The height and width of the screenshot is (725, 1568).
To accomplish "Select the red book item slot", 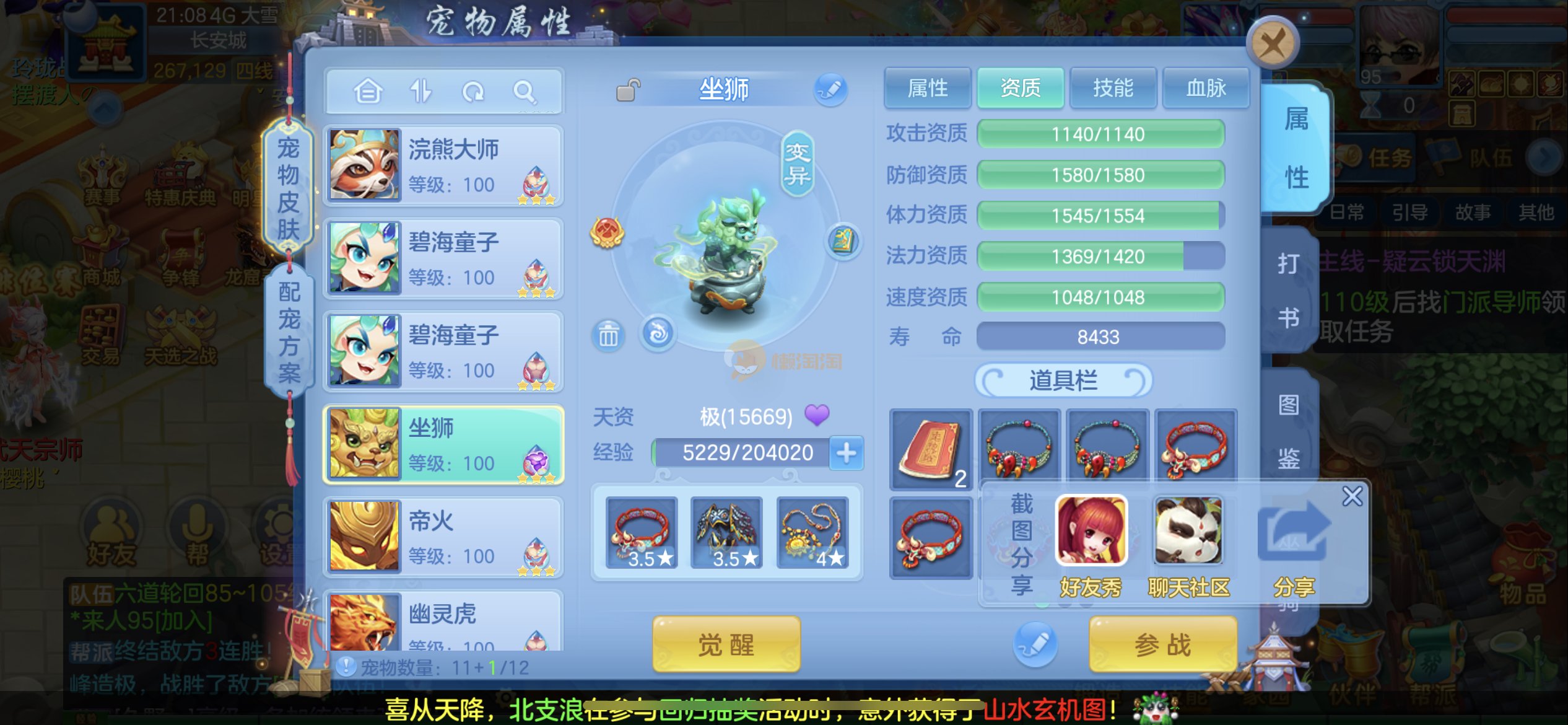I will pos(930,449).
